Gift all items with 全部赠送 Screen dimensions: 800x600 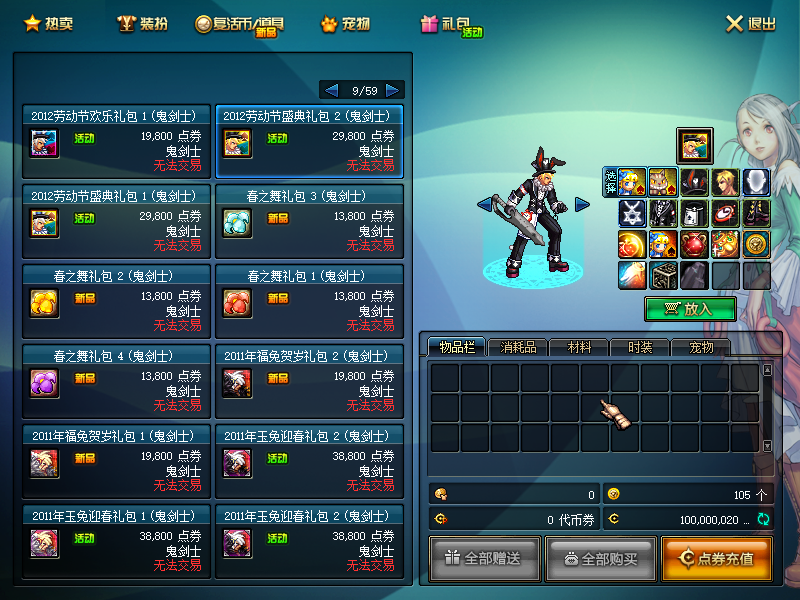(x=485, y=558)
